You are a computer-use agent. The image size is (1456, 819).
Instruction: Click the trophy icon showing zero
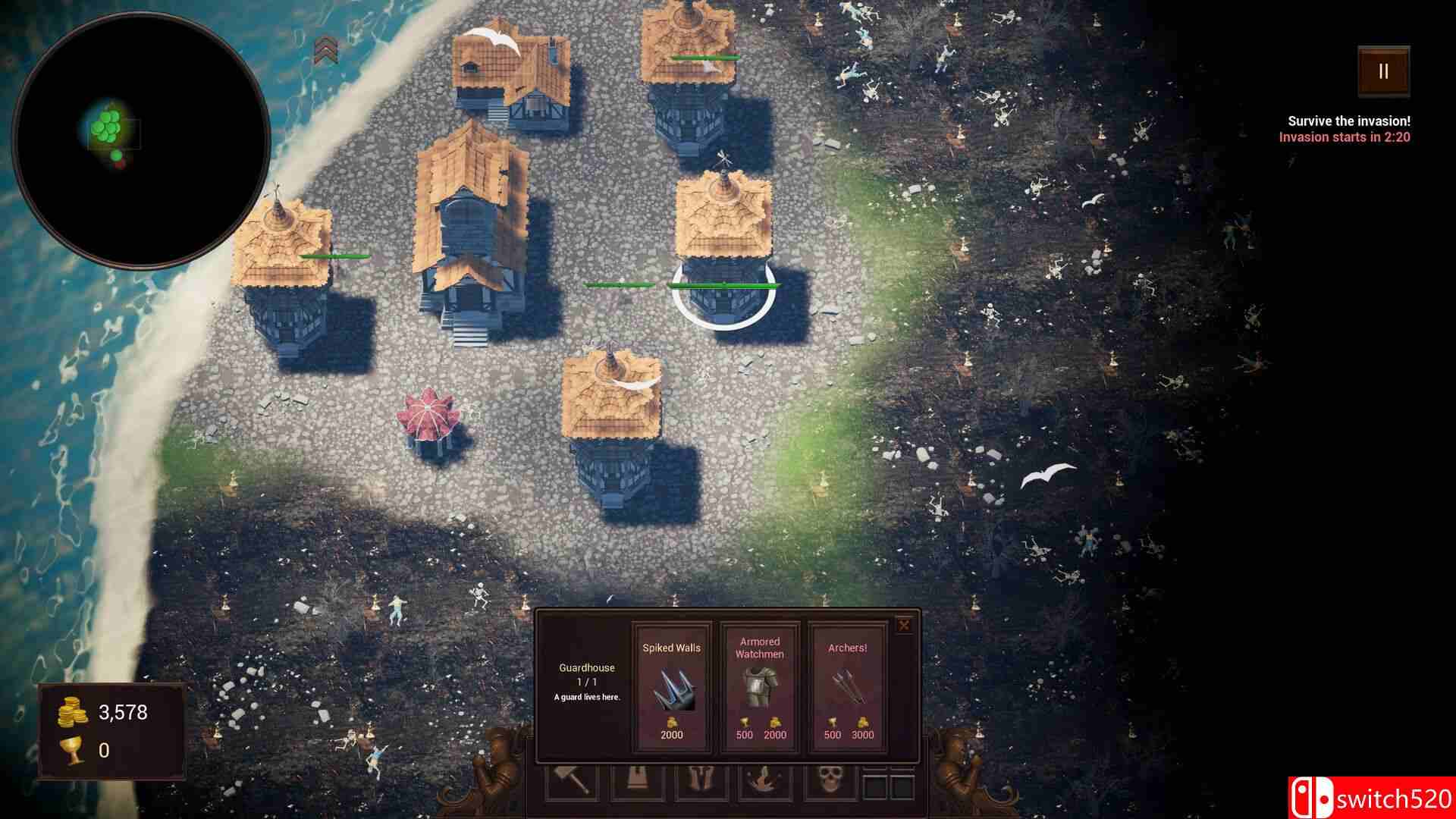[69, 751]
